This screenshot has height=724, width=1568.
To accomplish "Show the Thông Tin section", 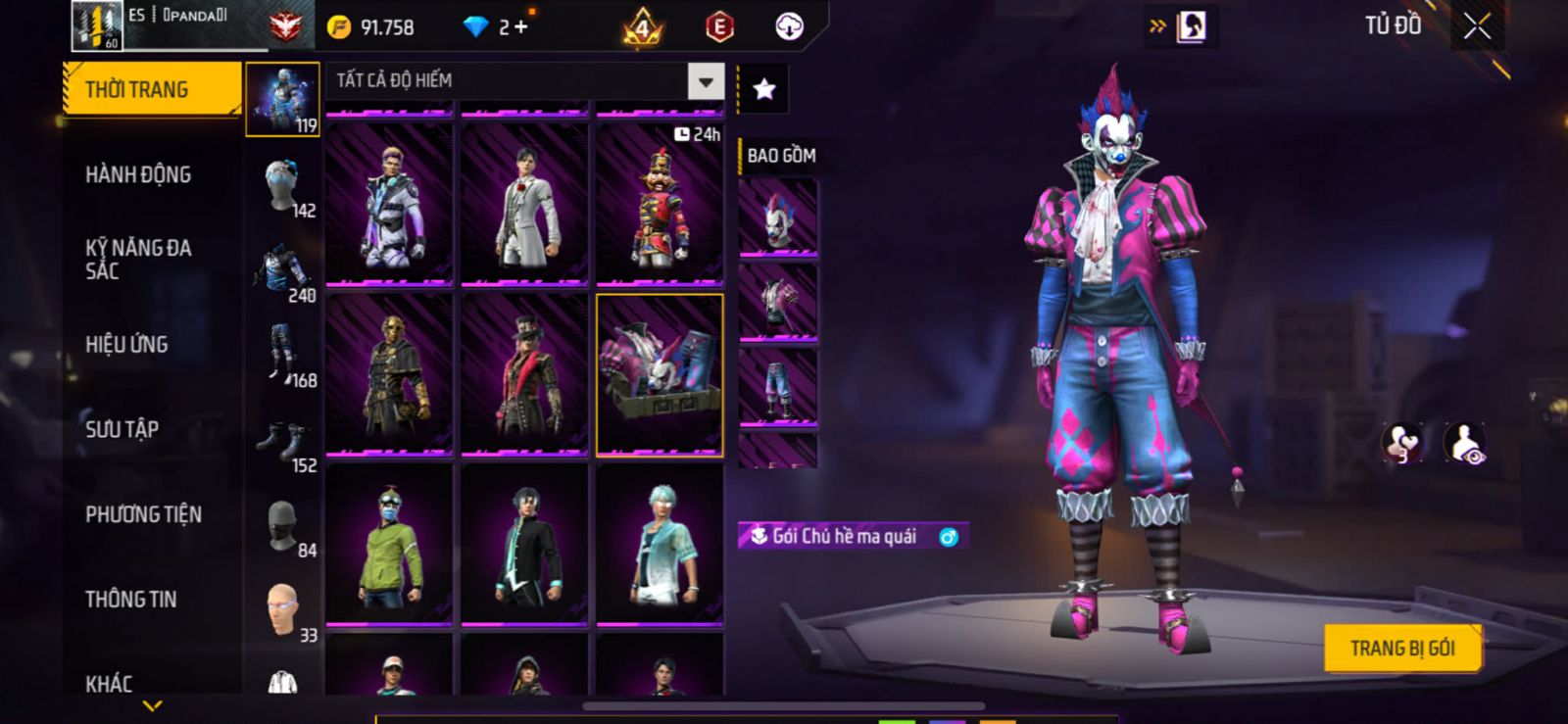I will coord(130,600).
